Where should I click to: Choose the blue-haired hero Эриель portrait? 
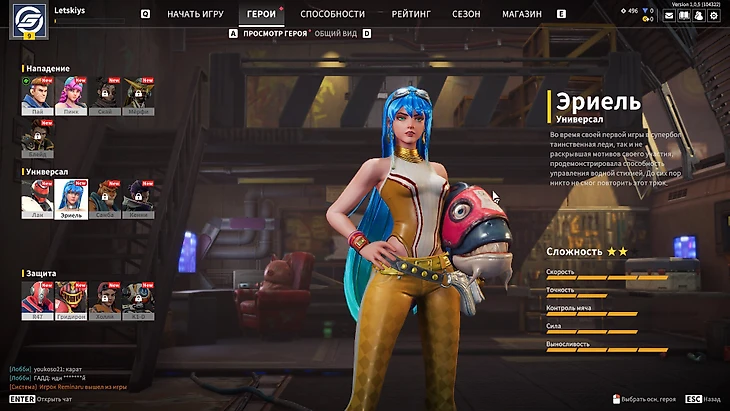click(x=71, y=198)
